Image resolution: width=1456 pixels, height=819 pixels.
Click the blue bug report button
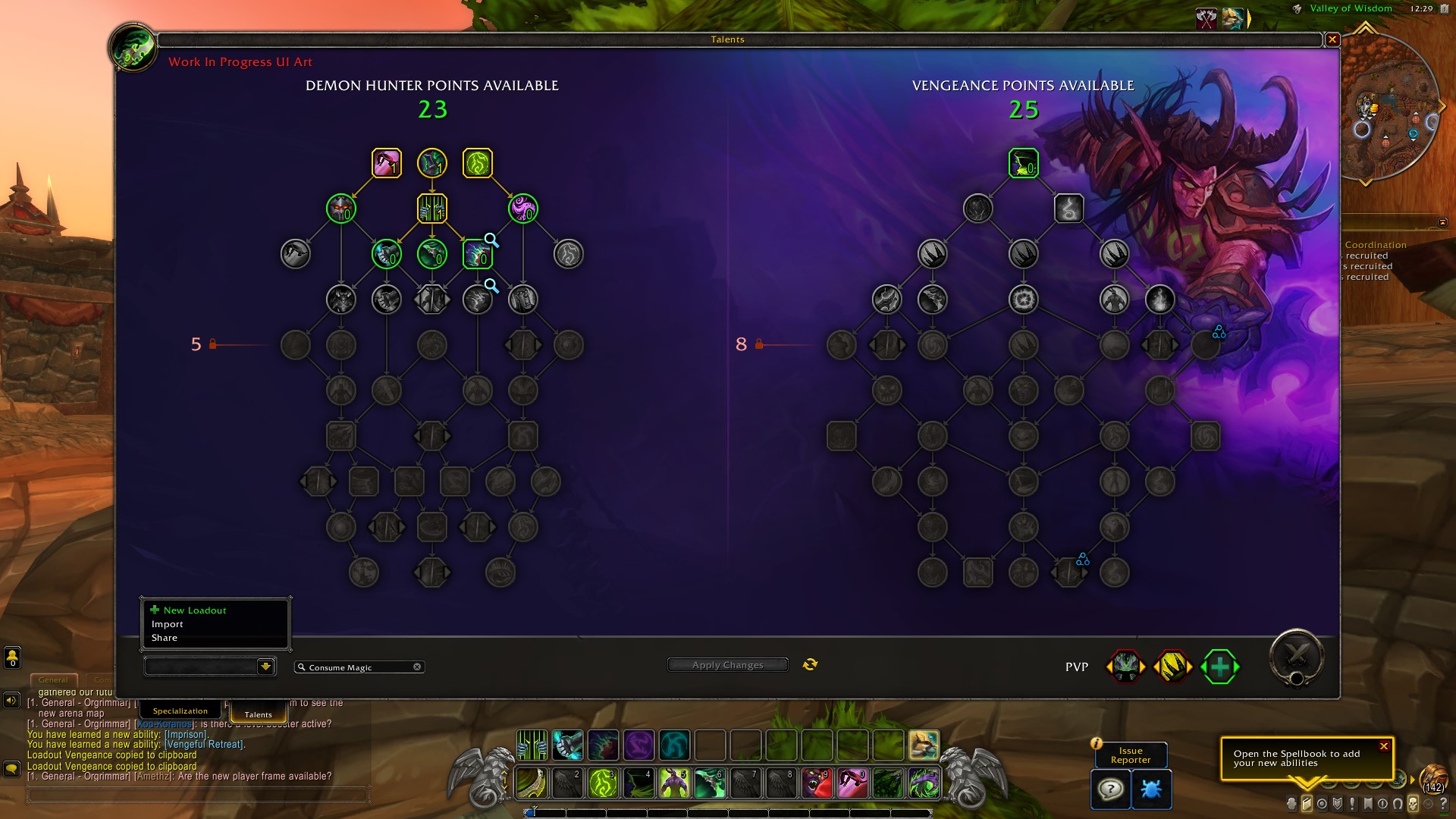click(x=1150, y=789)
